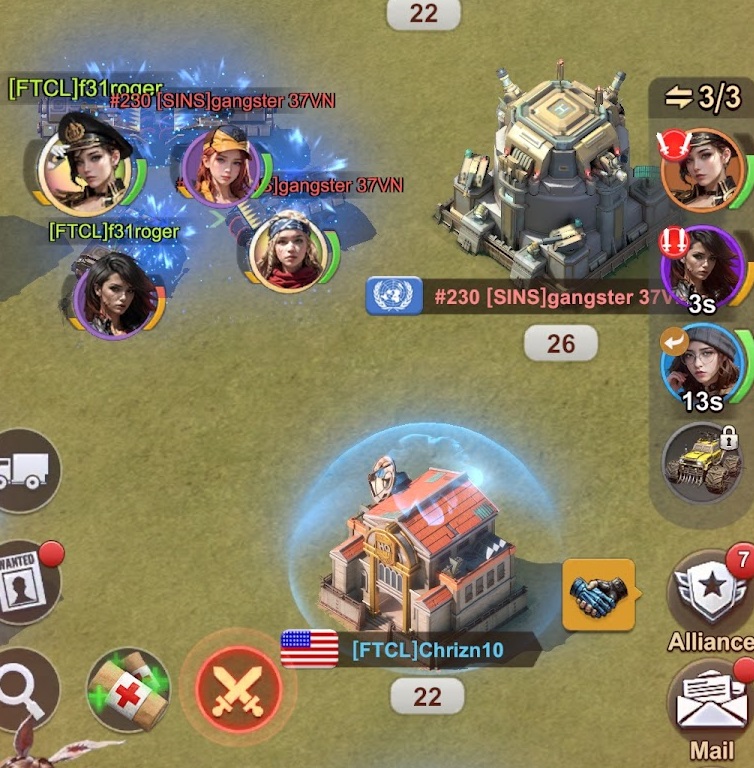This screenshot has height=768, width=754.
Task: Tap the blue handshake alliance help button
Action: pos(598,594)
